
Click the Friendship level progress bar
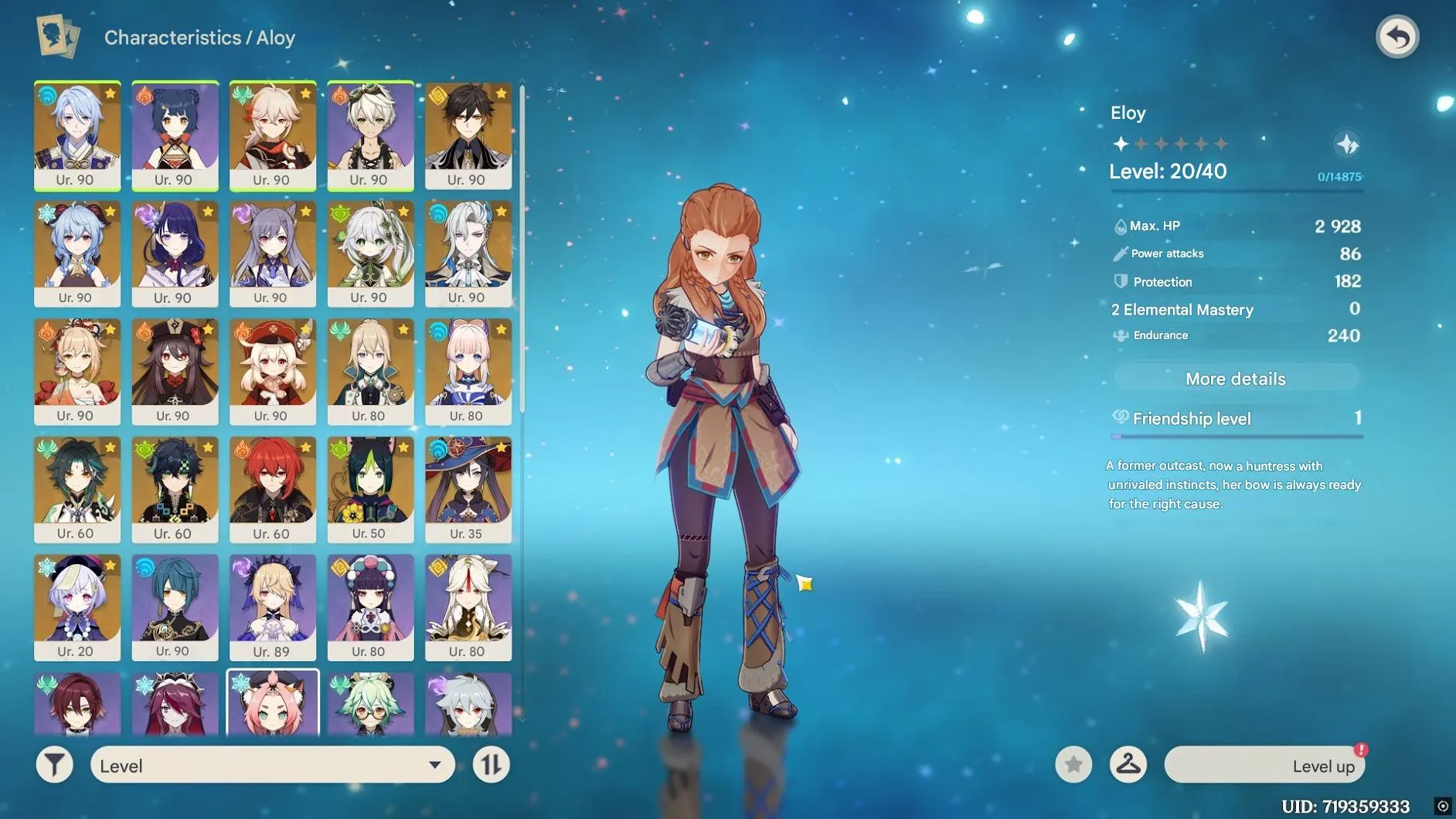[x=1236, y=437]
